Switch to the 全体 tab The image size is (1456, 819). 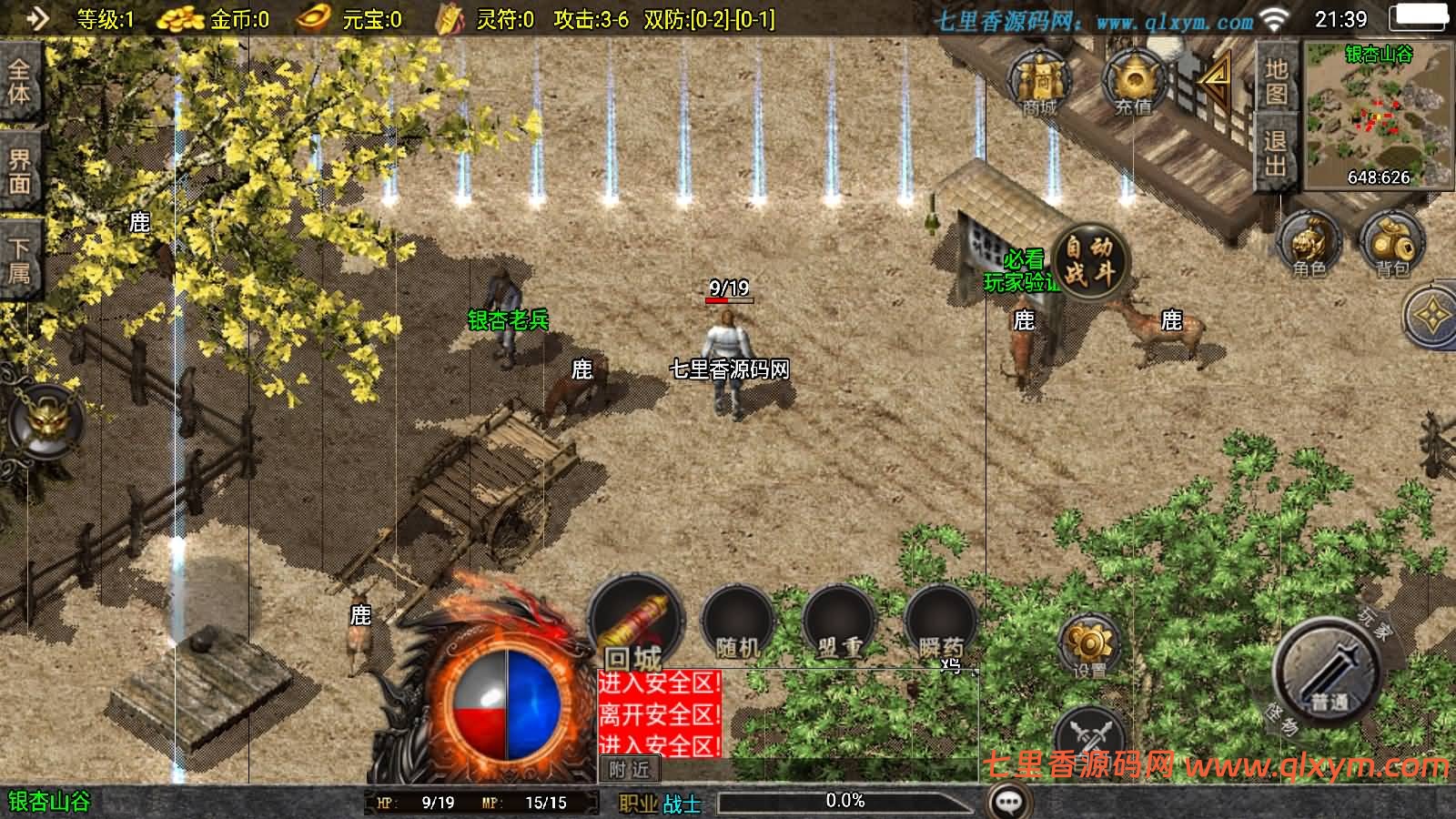pos(18,82)
